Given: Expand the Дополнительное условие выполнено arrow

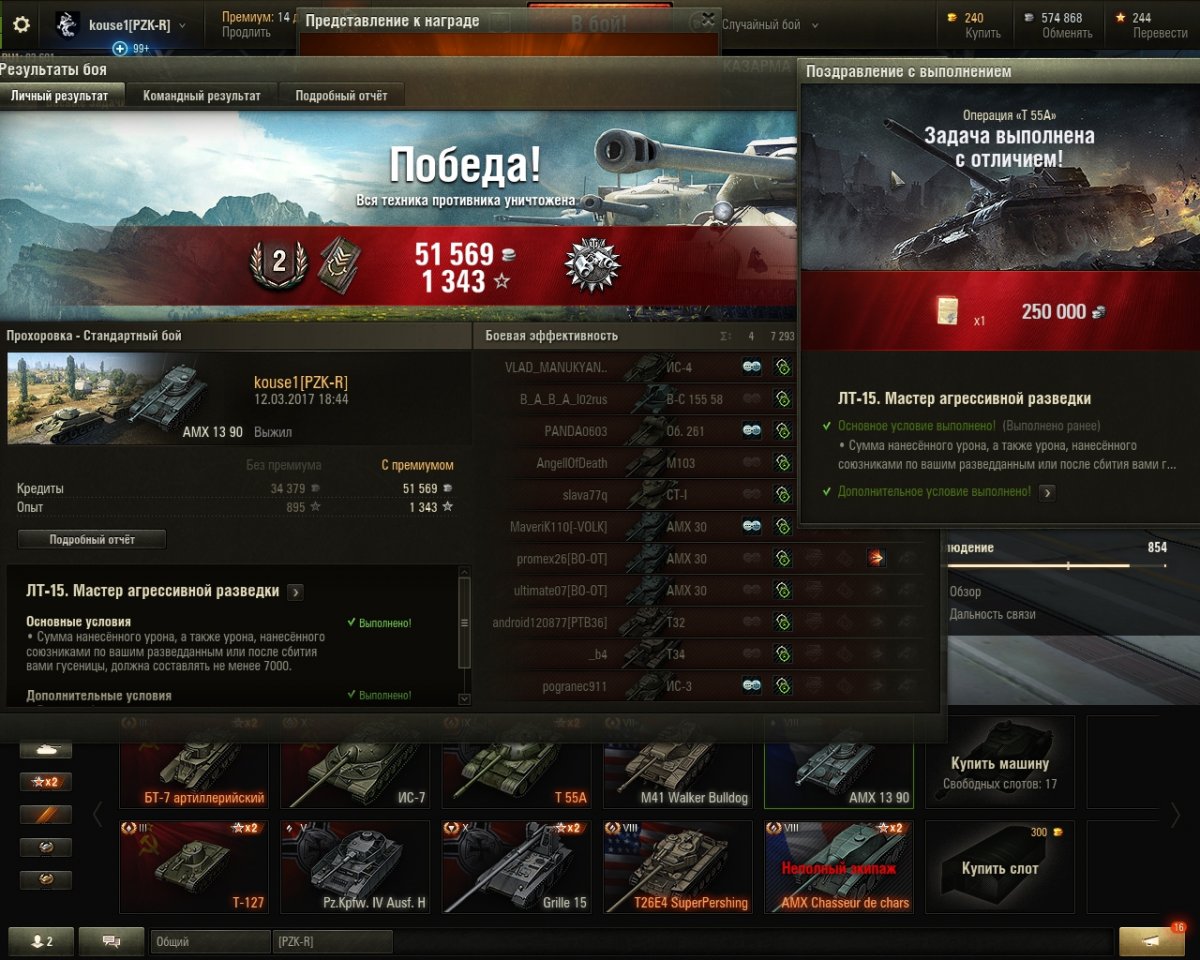Looking at the screenshot, I should click(1046, 492).
